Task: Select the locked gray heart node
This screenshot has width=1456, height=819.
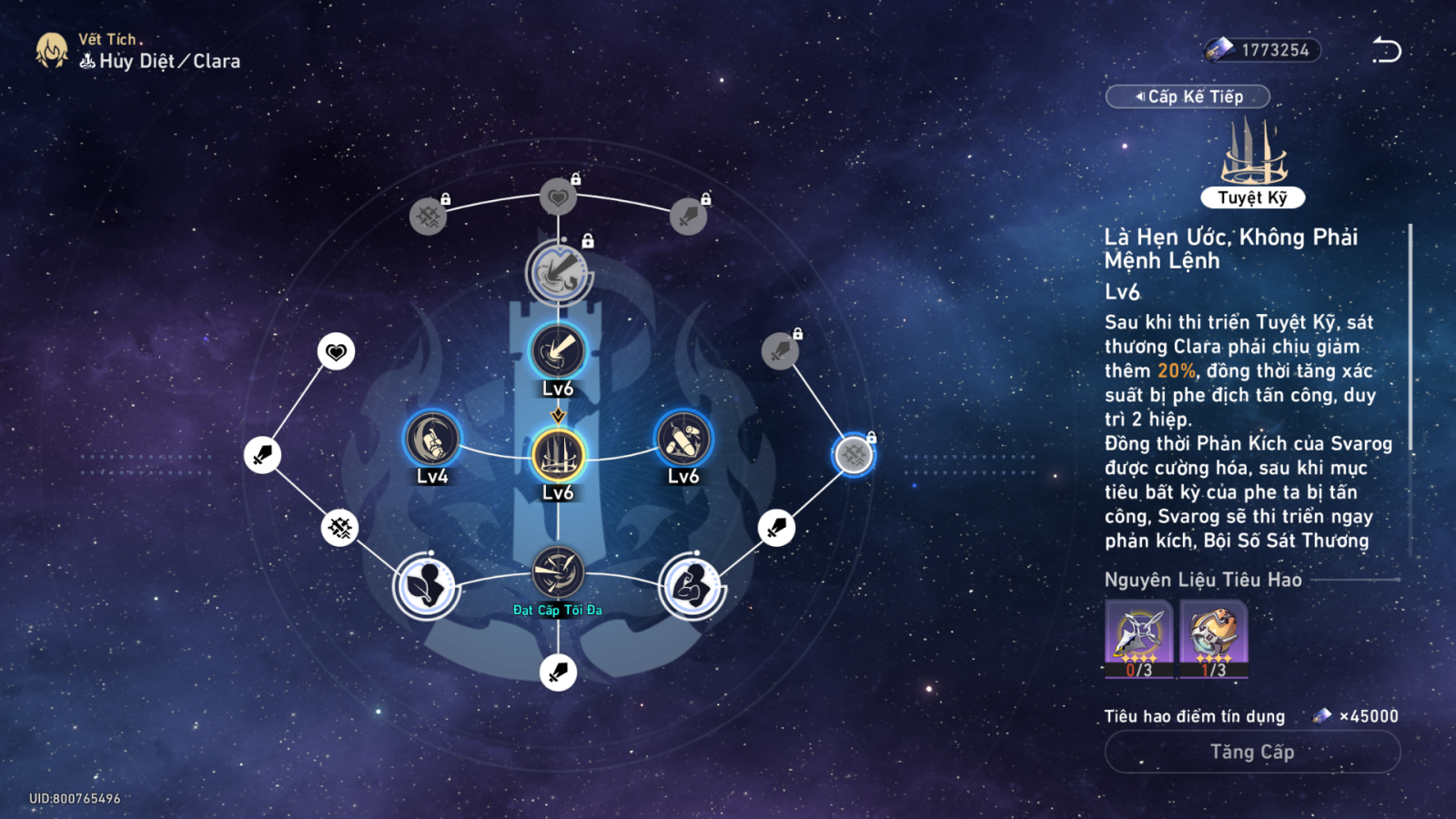Action: [558, 197]
